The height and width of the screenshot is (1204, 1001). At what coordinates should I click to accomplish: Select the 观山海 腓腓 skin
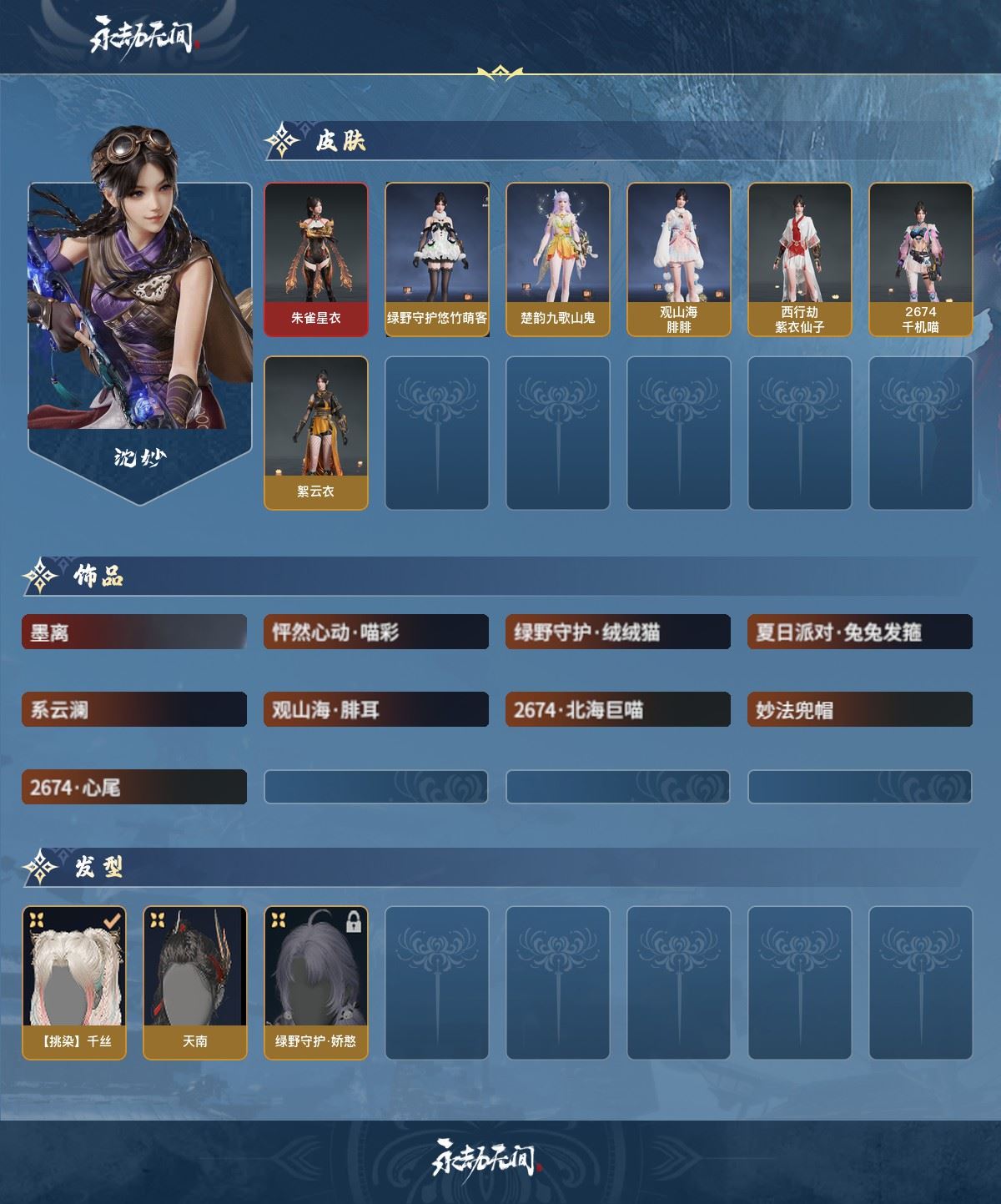[x=679, y=259]
